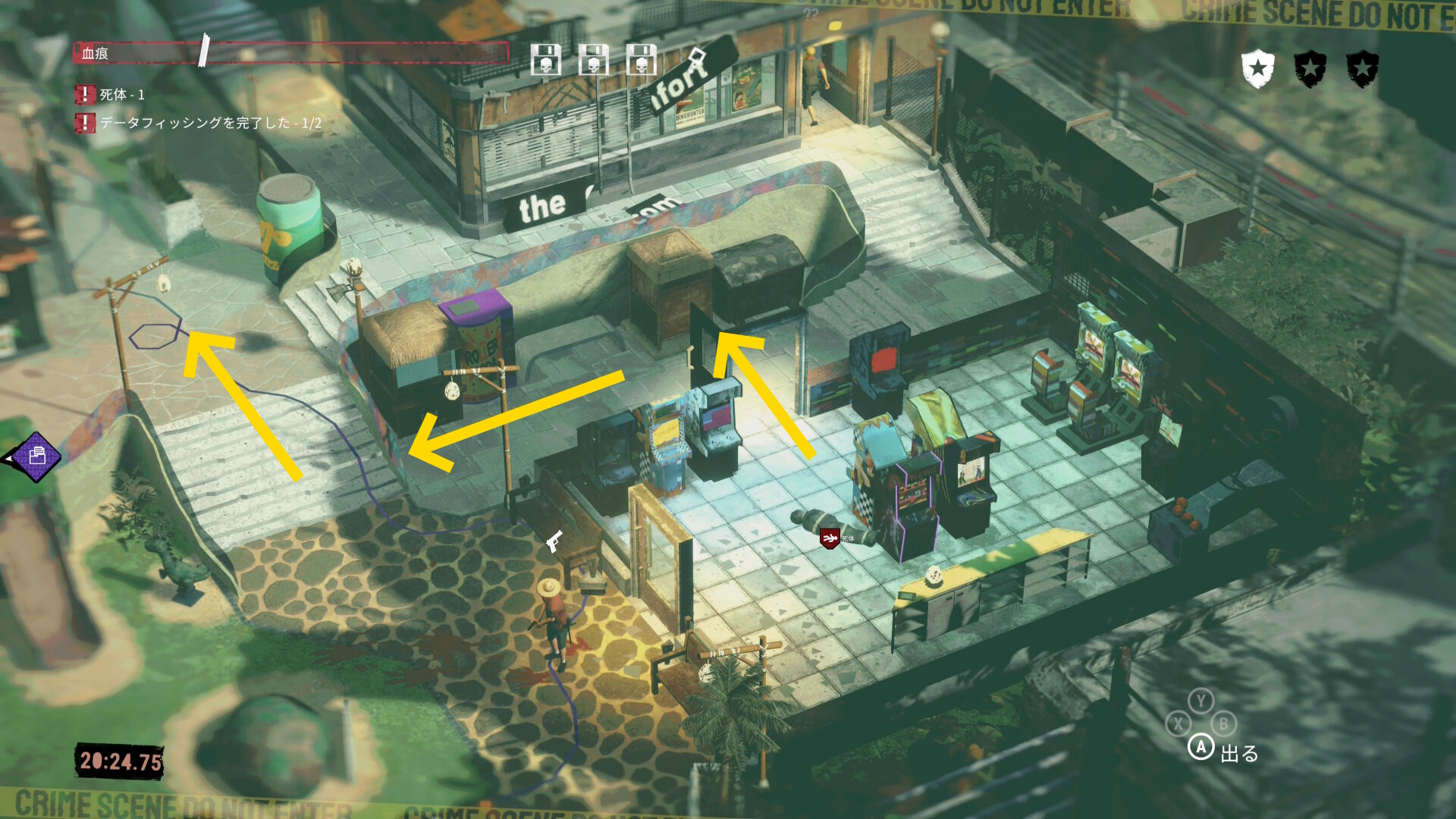Click the purple diamond folder marker
The image size is (1456, 819).
coord(36,457)
